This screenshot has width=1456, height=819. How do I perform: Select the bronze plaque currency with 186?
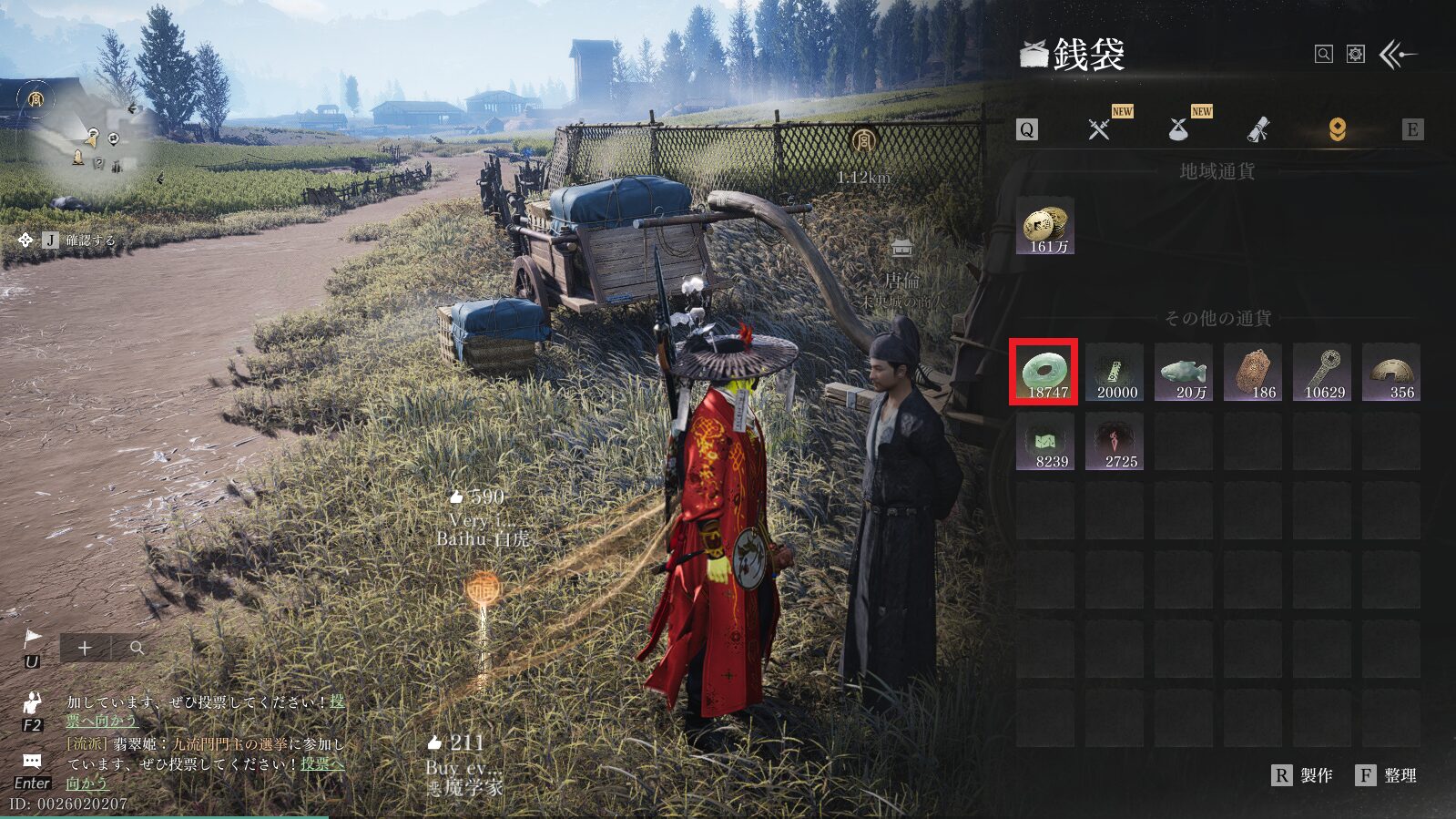[x=1252, y=372]
